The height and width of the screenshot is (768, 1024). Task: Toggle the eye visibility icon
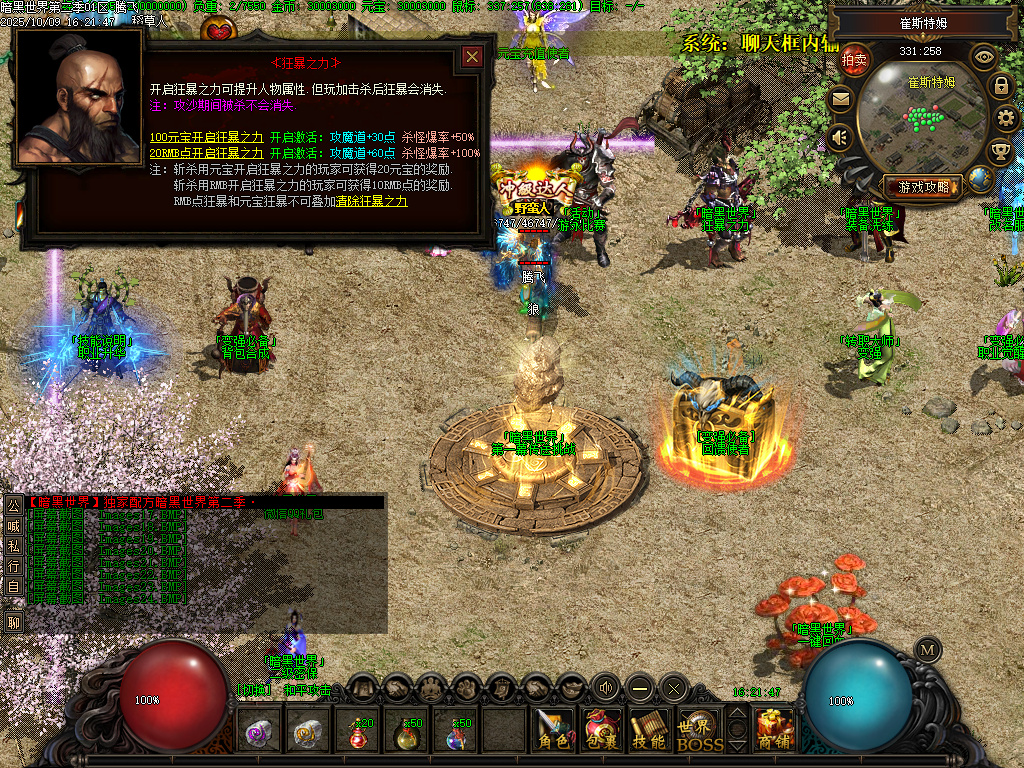point(985,57)
